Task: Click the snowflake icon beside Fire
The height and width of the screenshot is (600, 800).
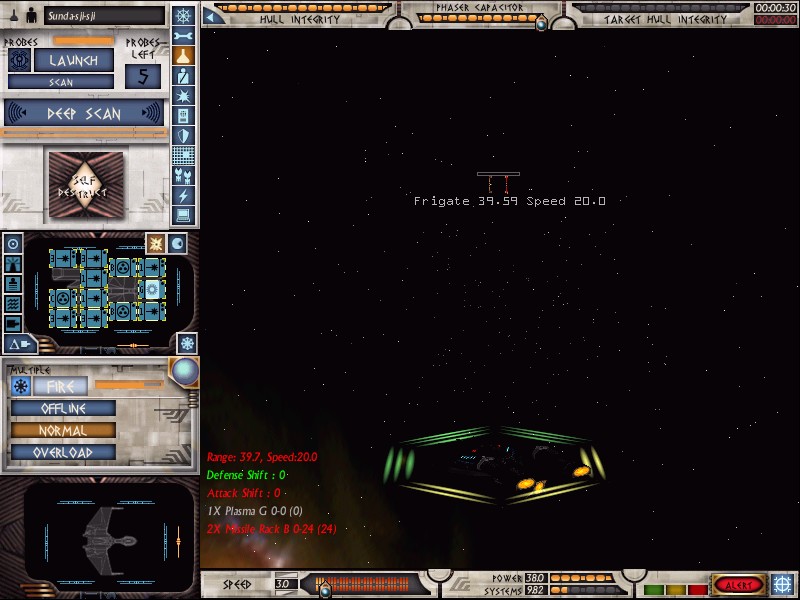Action: pyautogui.click(x=20, y=386)
